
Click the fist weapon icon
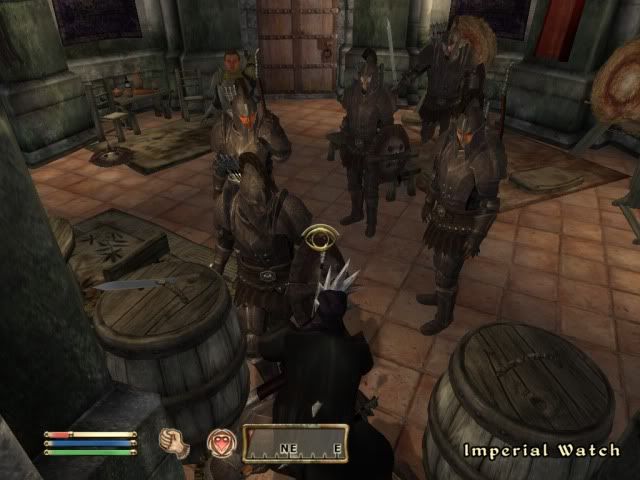174,442
